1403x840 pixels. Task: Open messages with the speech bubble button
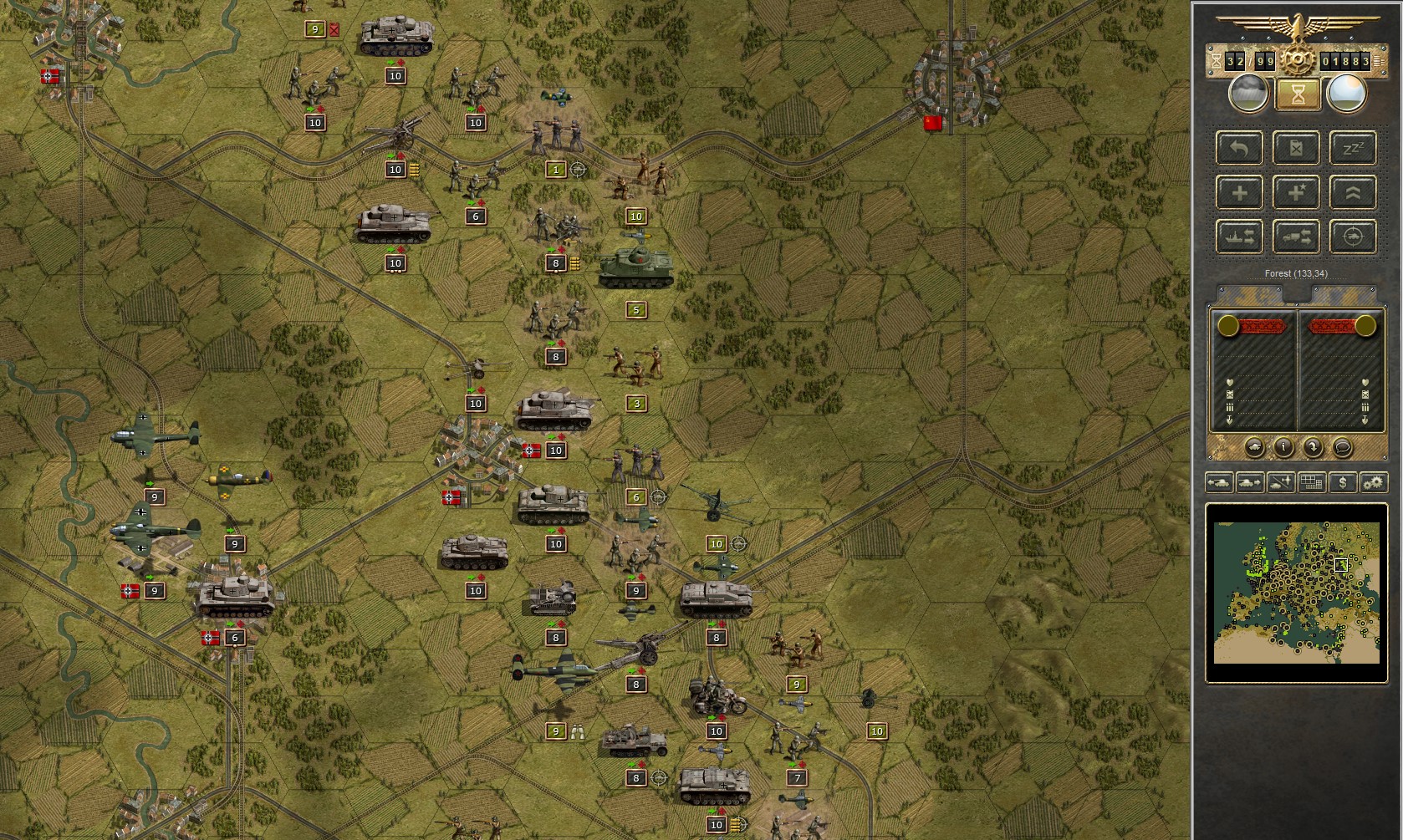1343,448
